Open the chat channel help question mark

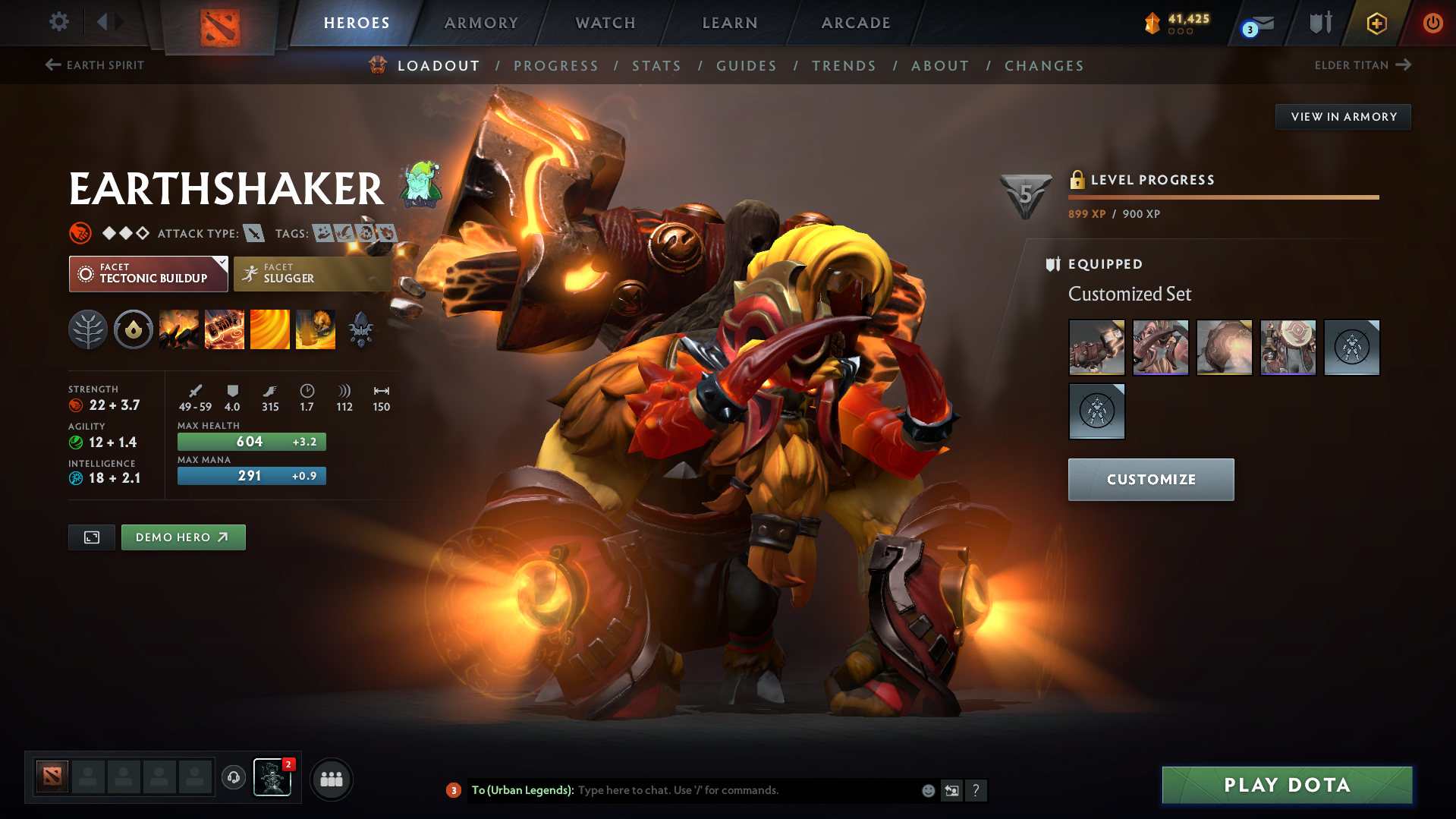(x=976, y=790)
